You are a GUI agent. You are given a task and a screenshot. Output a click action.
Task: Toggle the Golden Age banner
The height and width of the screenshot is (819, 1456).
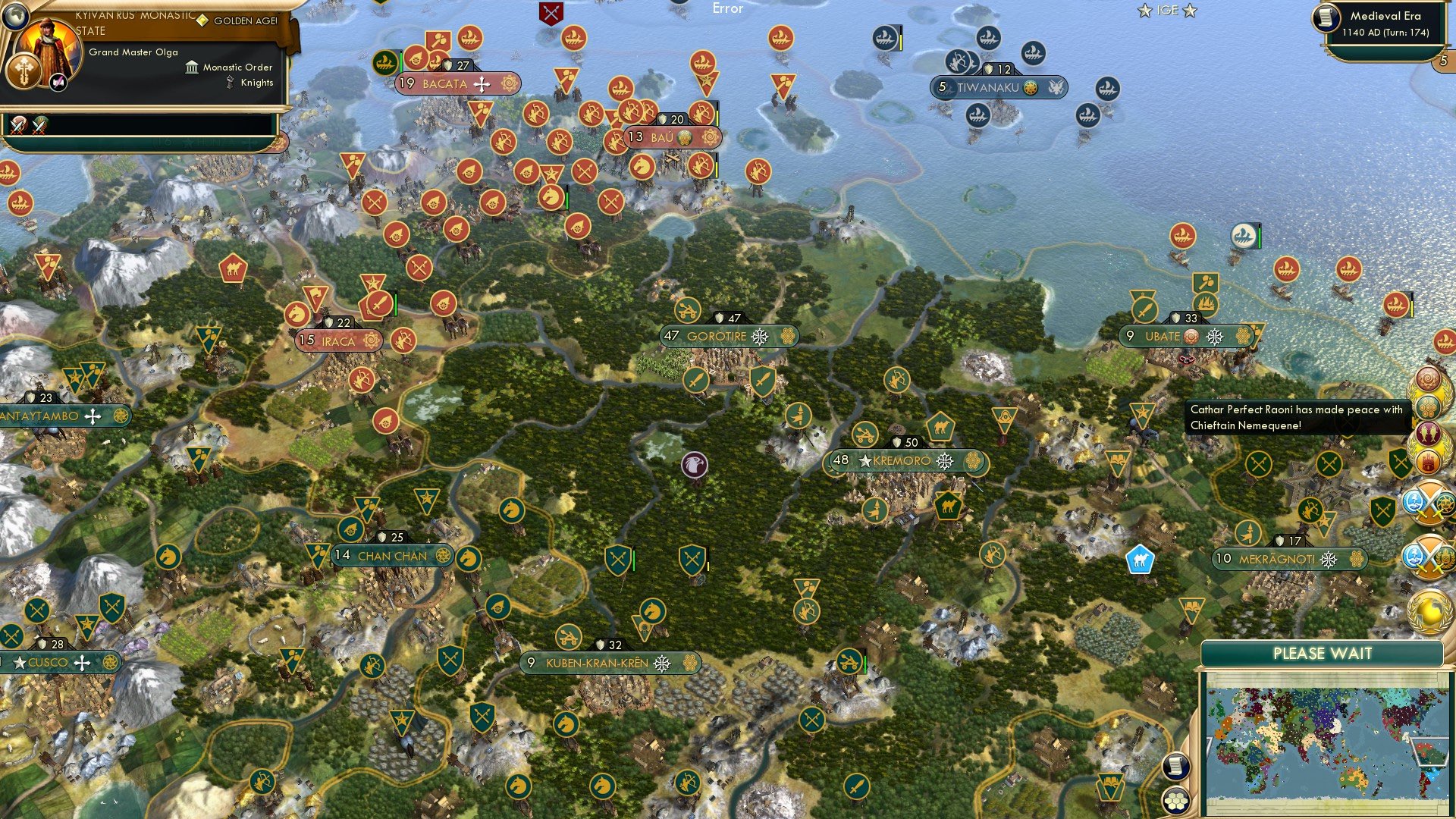coord(246,20)
